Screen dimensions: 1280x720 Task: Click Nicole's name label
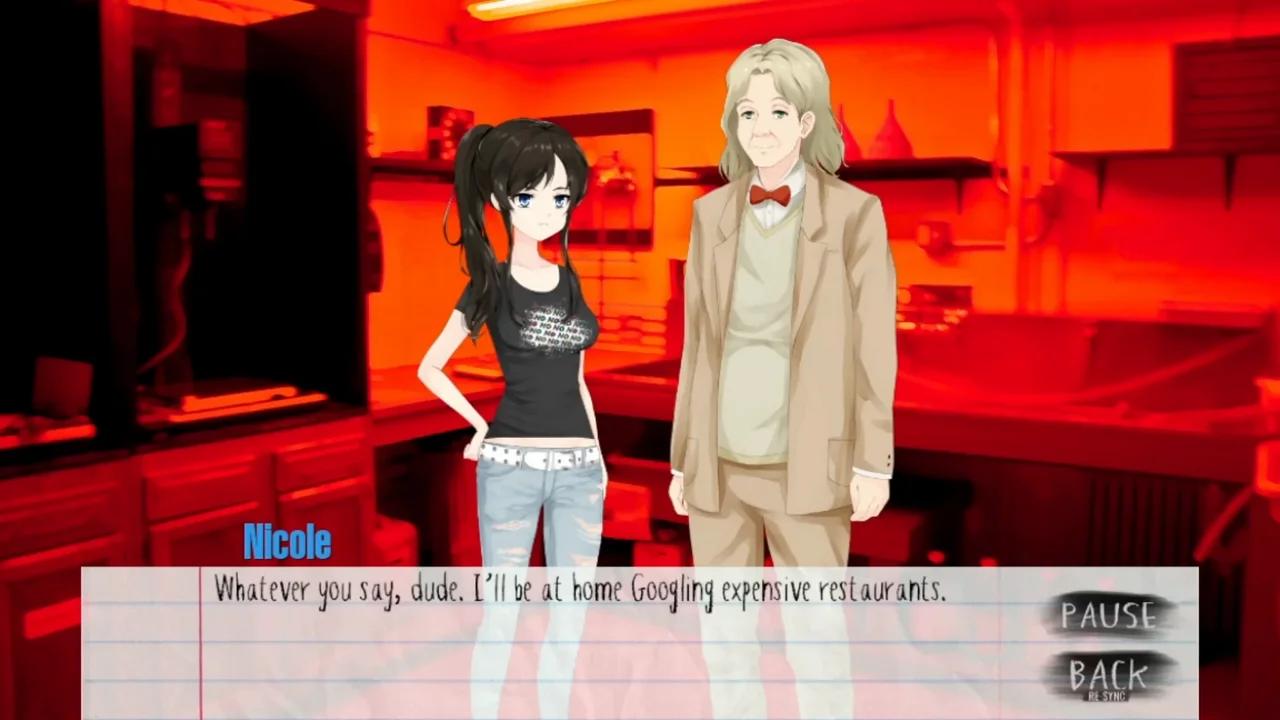click(287, 542)
